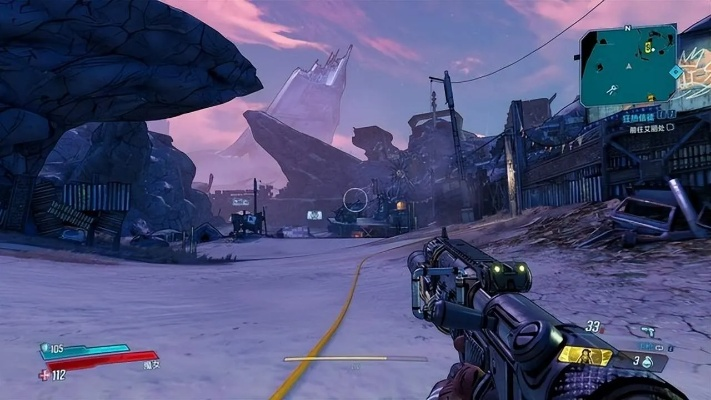Click the blue diamond waypoint on minimap

(x=677, y=72)
